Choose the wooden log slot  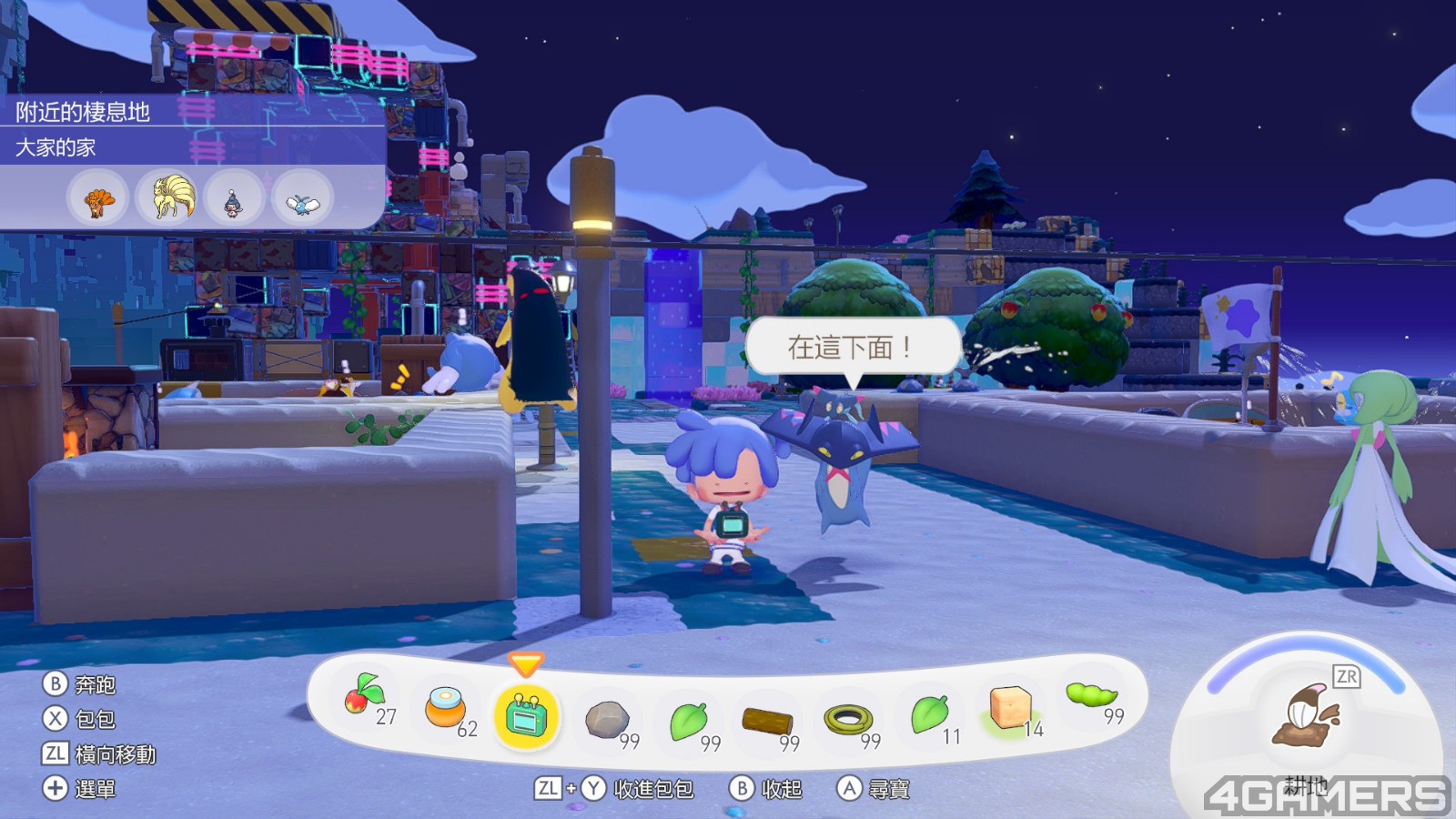[767, 722]
